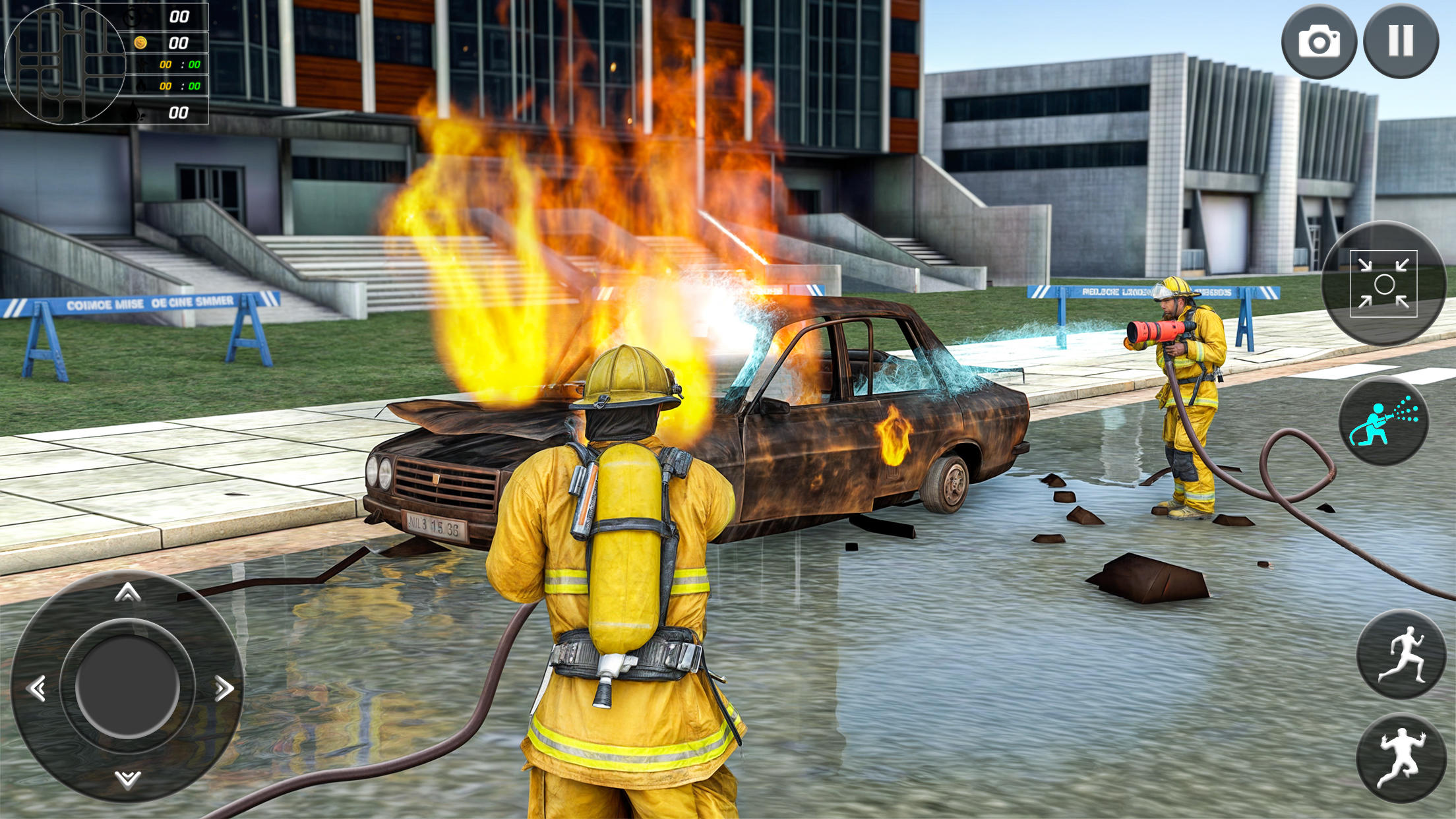Tap the gold coin counter icon

click(x=141, y=42)
